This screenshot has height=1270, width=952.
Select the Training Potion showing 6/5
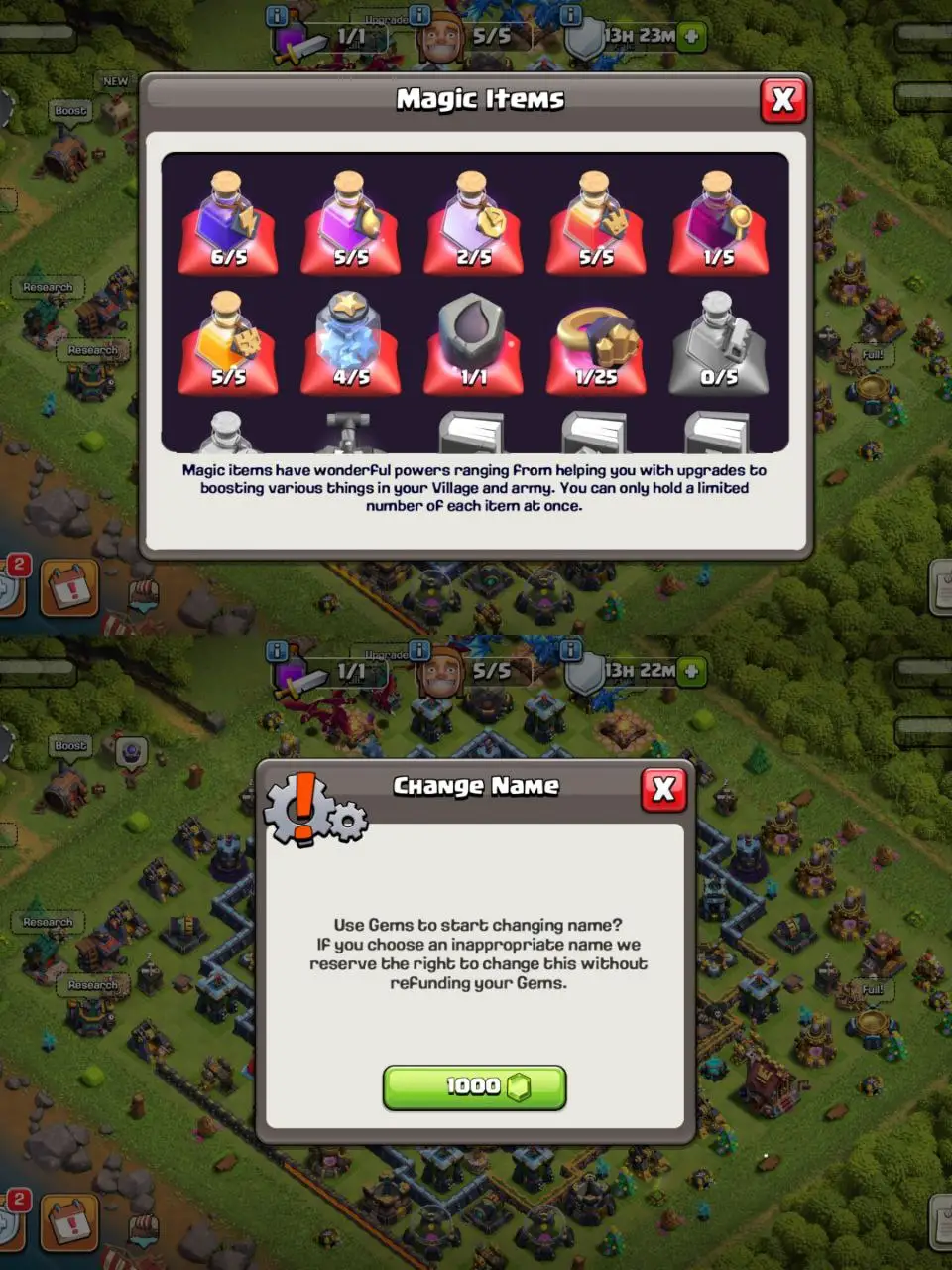[x=228, y=223]
